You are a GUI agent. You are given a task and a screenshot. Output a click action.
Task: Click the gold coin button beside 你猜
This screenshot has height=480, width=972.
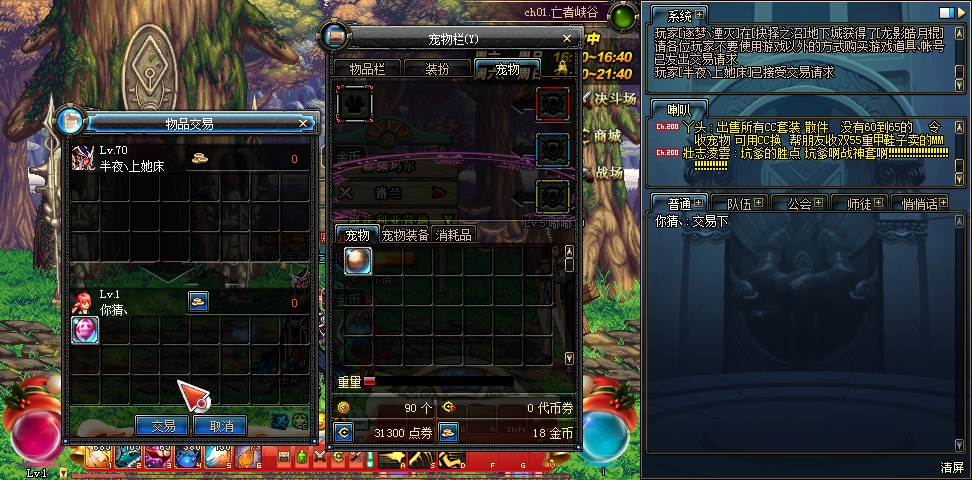198,301
